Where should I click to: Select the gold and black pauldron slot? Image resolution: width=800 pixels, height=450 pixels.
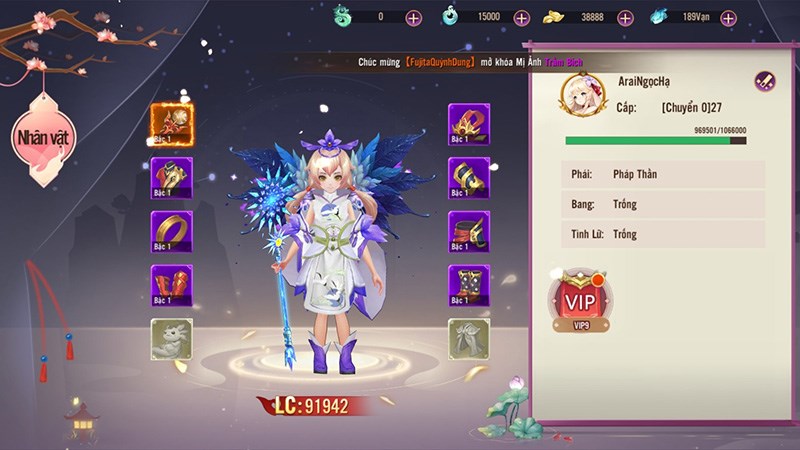tap(468, 178)
